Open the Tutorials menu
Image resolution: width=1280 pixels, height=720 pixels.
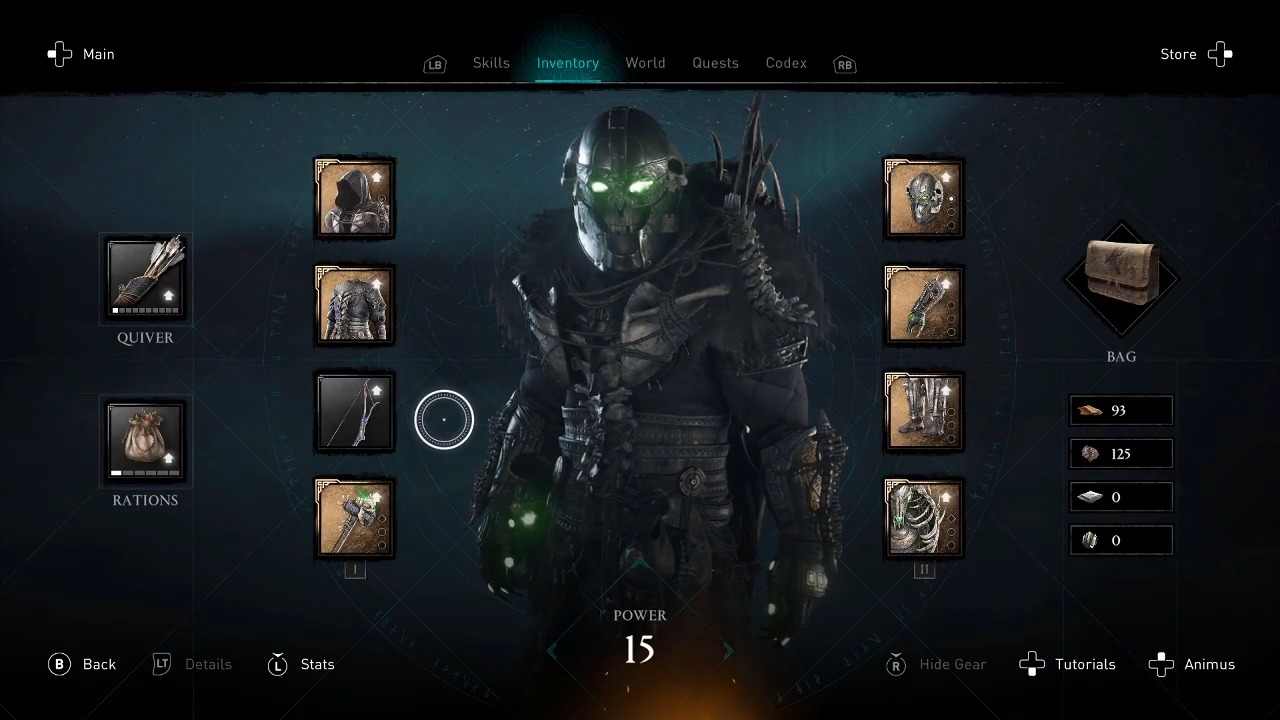[1068, 664]
